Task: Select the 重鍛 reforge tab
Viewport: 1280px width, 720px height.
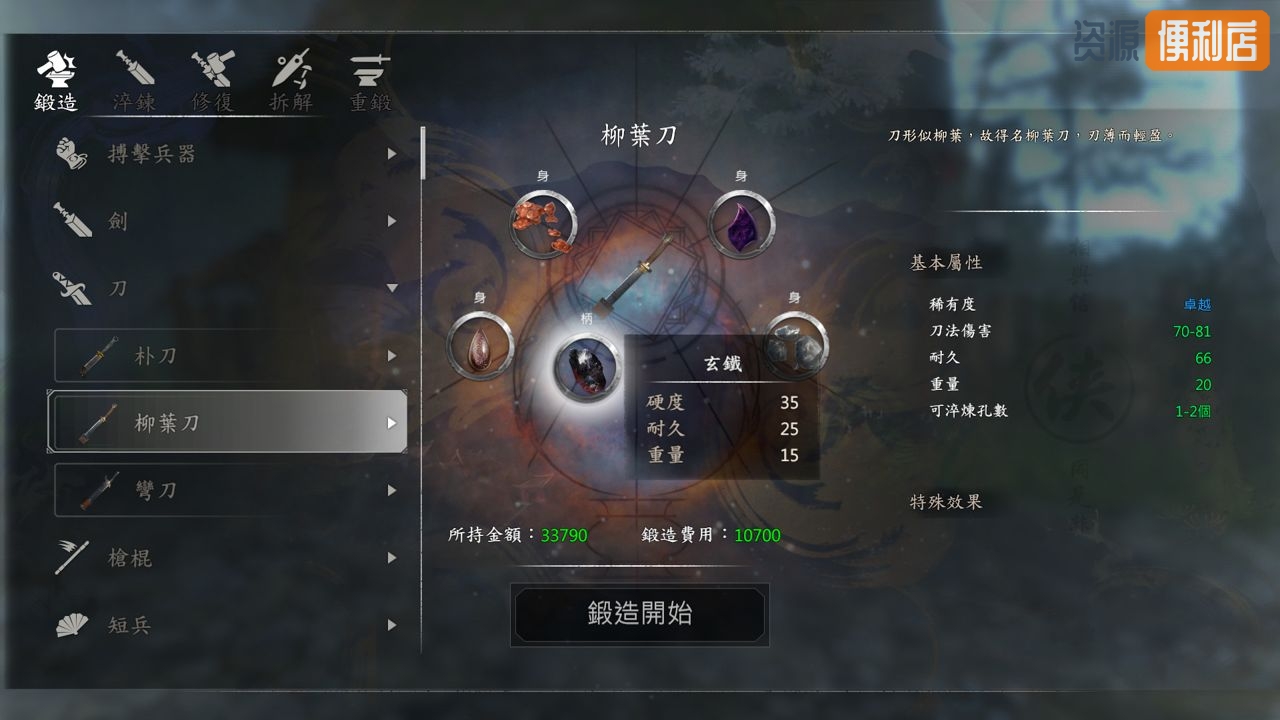Action: (x=370, y=81)
